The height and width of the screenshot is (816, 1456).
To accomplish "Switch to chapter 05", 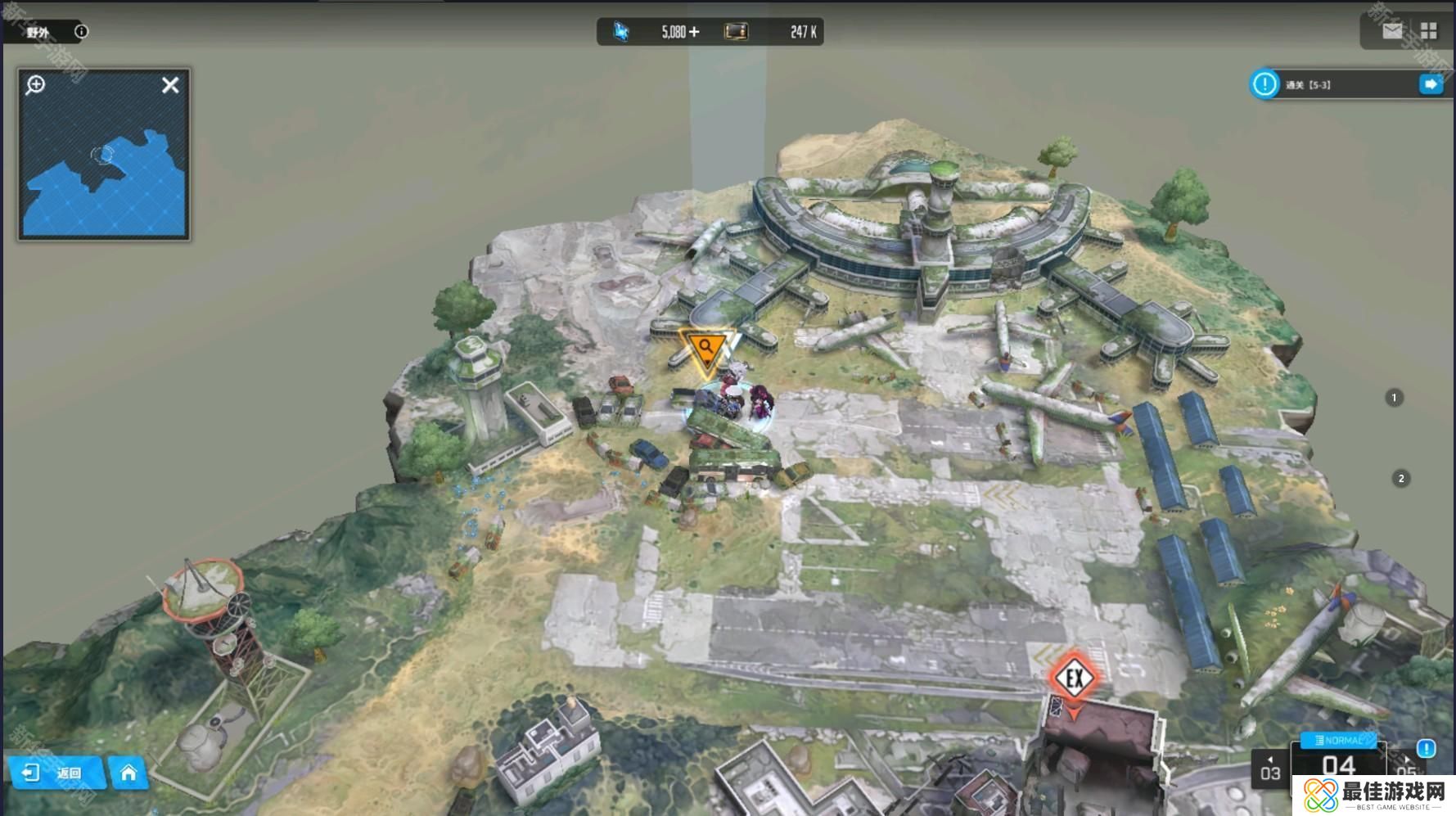I will click(1406, 770).
